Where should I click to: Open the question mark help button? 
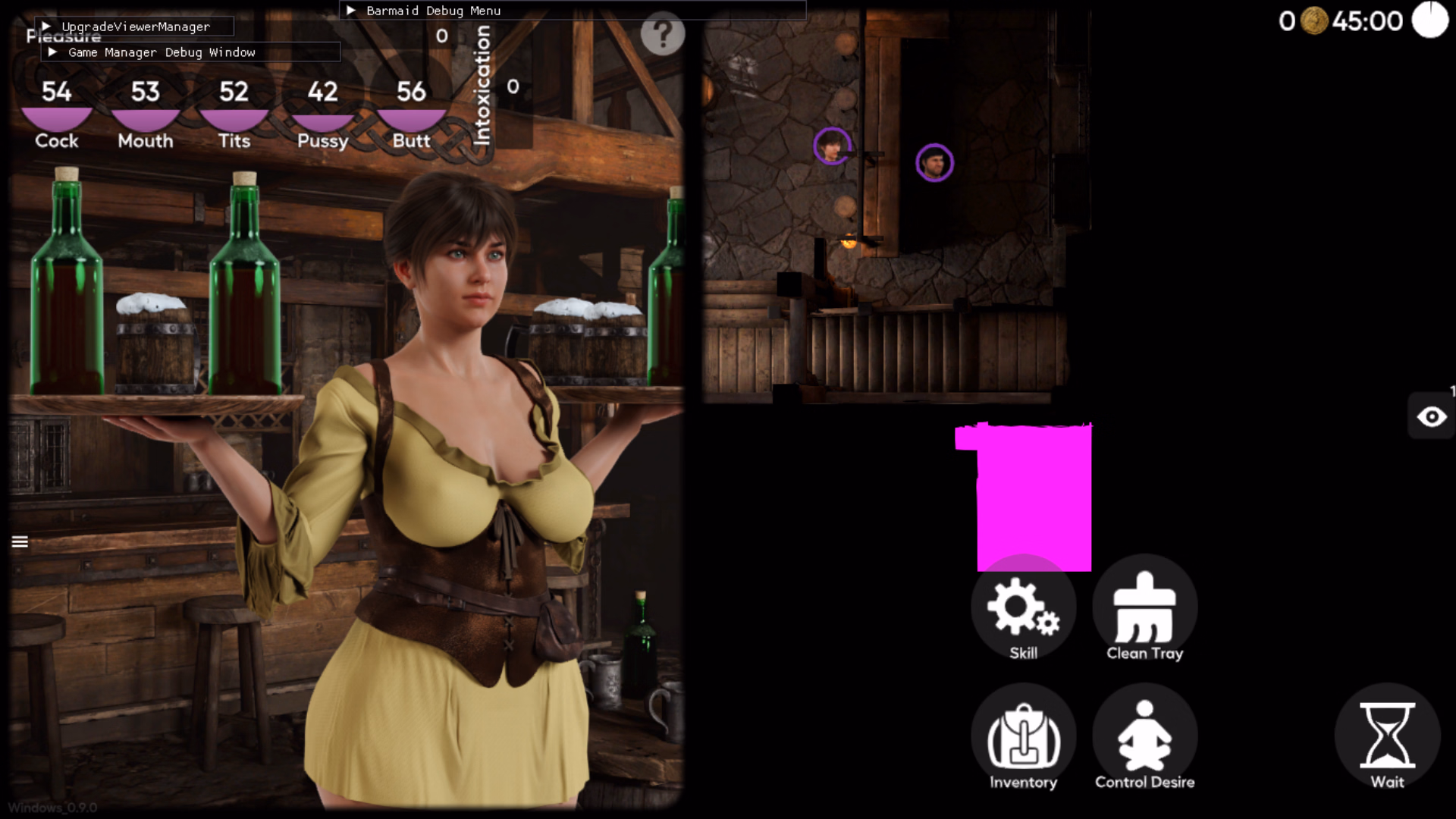(x=662, y=33)
